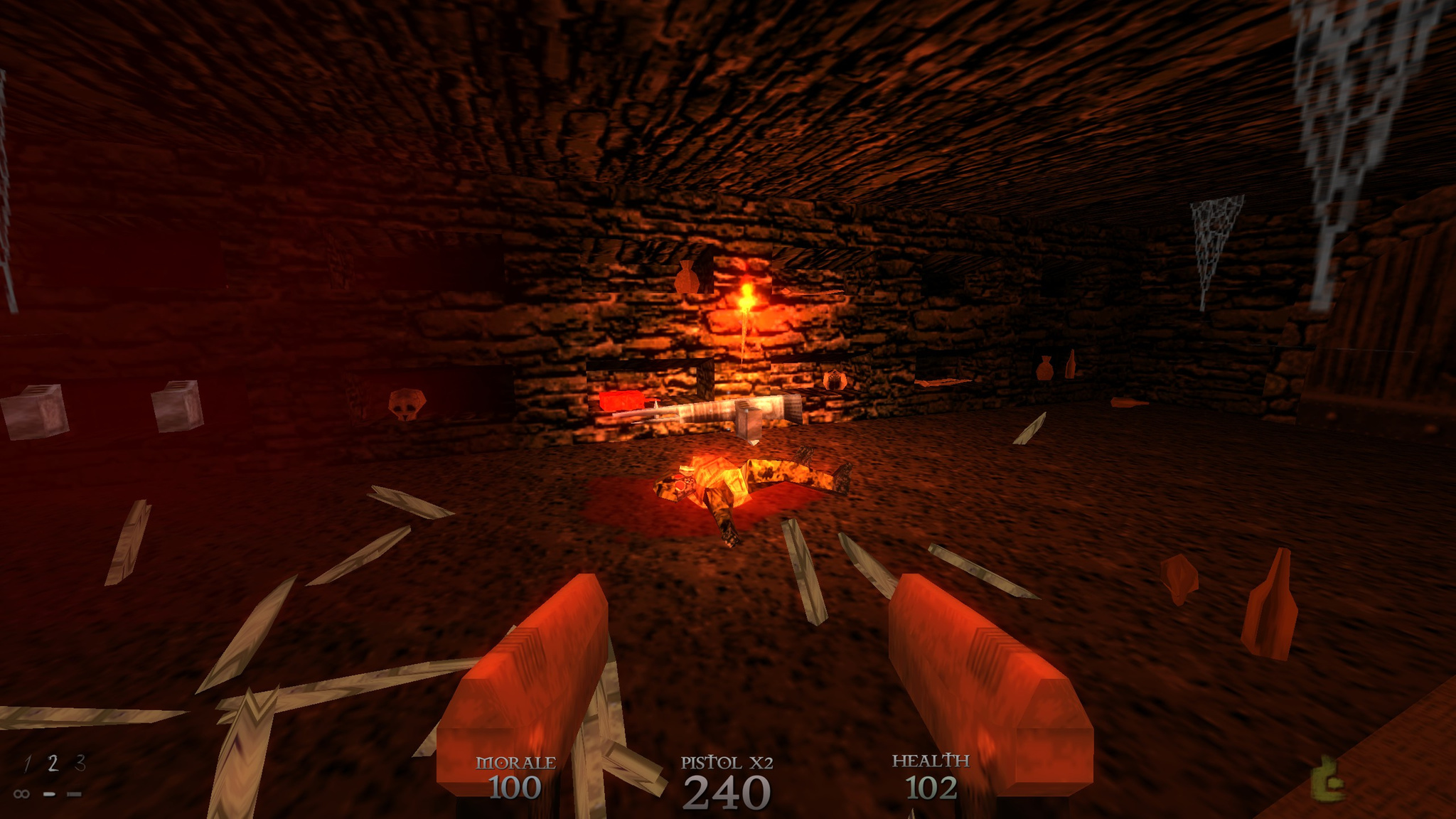Image resolution: width=1456 pixels, height=819 pixels.
Task: Click the pistol bullet ammo icon
Action: pyautogui.click(x=49, y=796)
